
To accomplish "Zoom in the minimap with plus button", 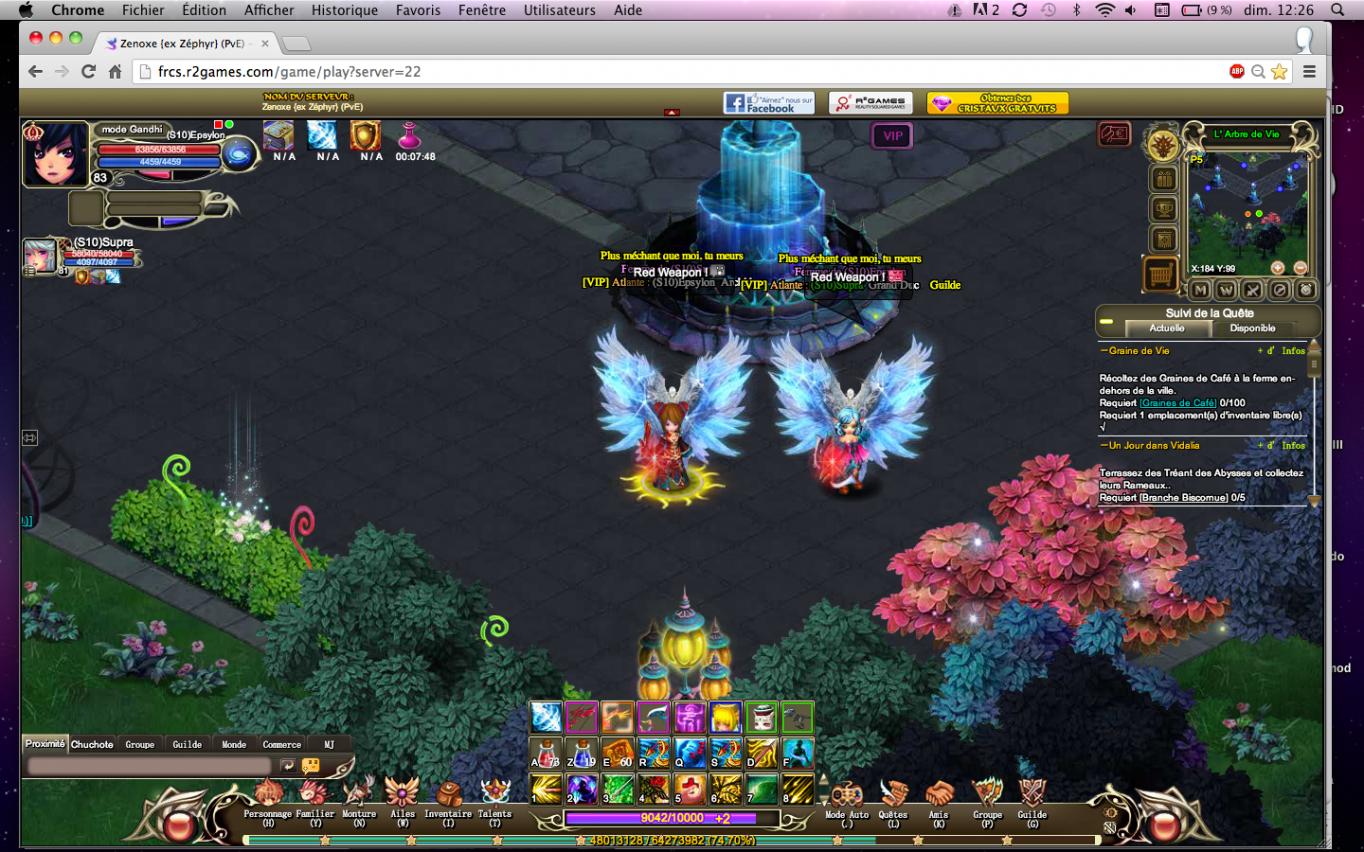I will [x=1277, y=268].
